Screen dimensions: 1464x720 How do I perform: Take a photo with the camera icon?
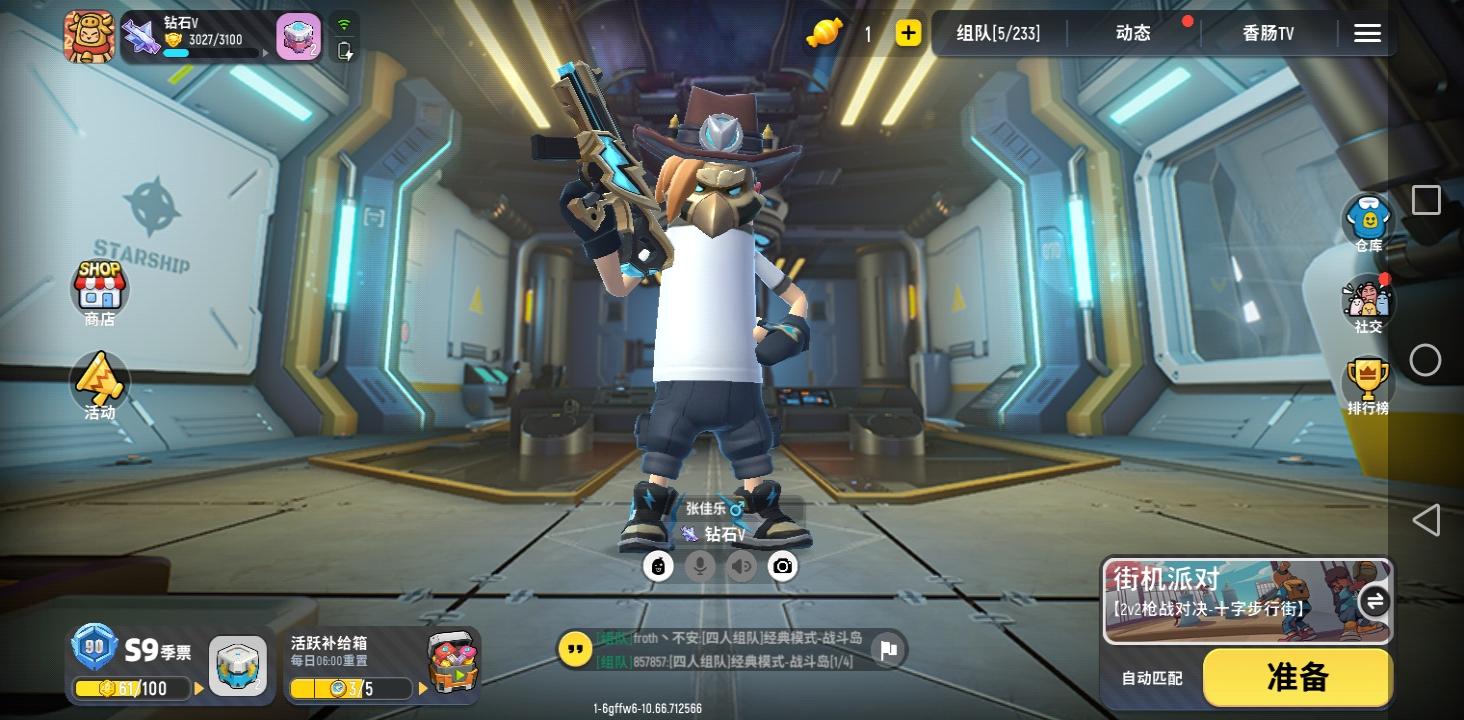[x=783, y=565]
